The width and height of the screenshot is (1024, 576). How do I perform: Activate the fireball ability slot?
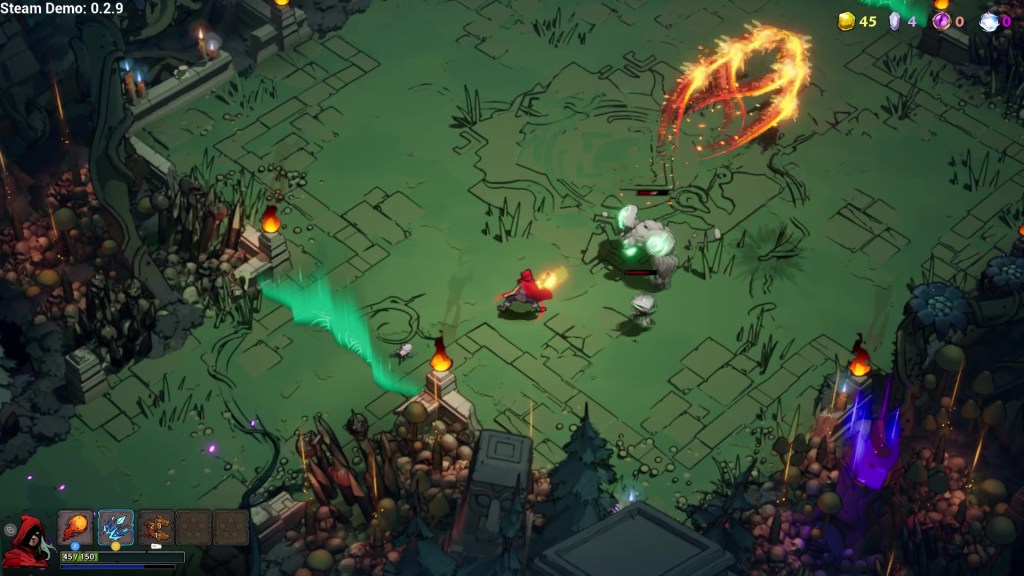[x=75, y=526]
